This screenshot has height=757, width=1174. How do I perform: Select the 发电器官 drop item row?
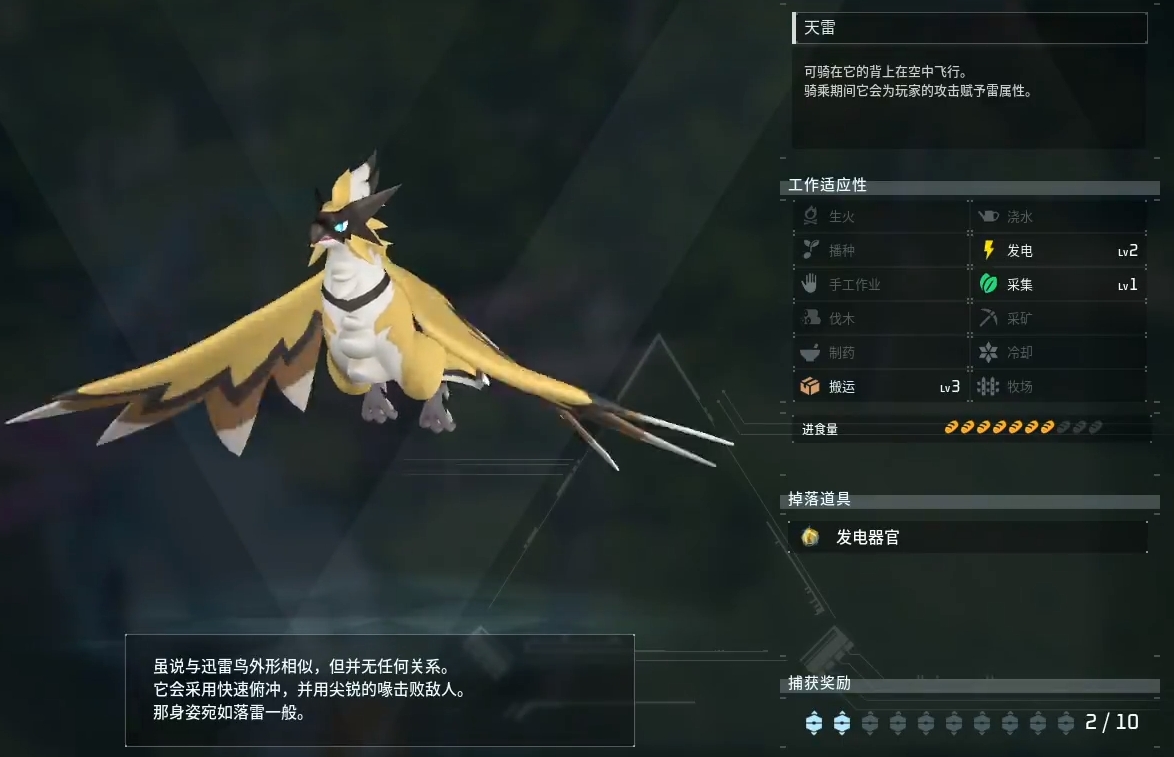coord(968,537)
